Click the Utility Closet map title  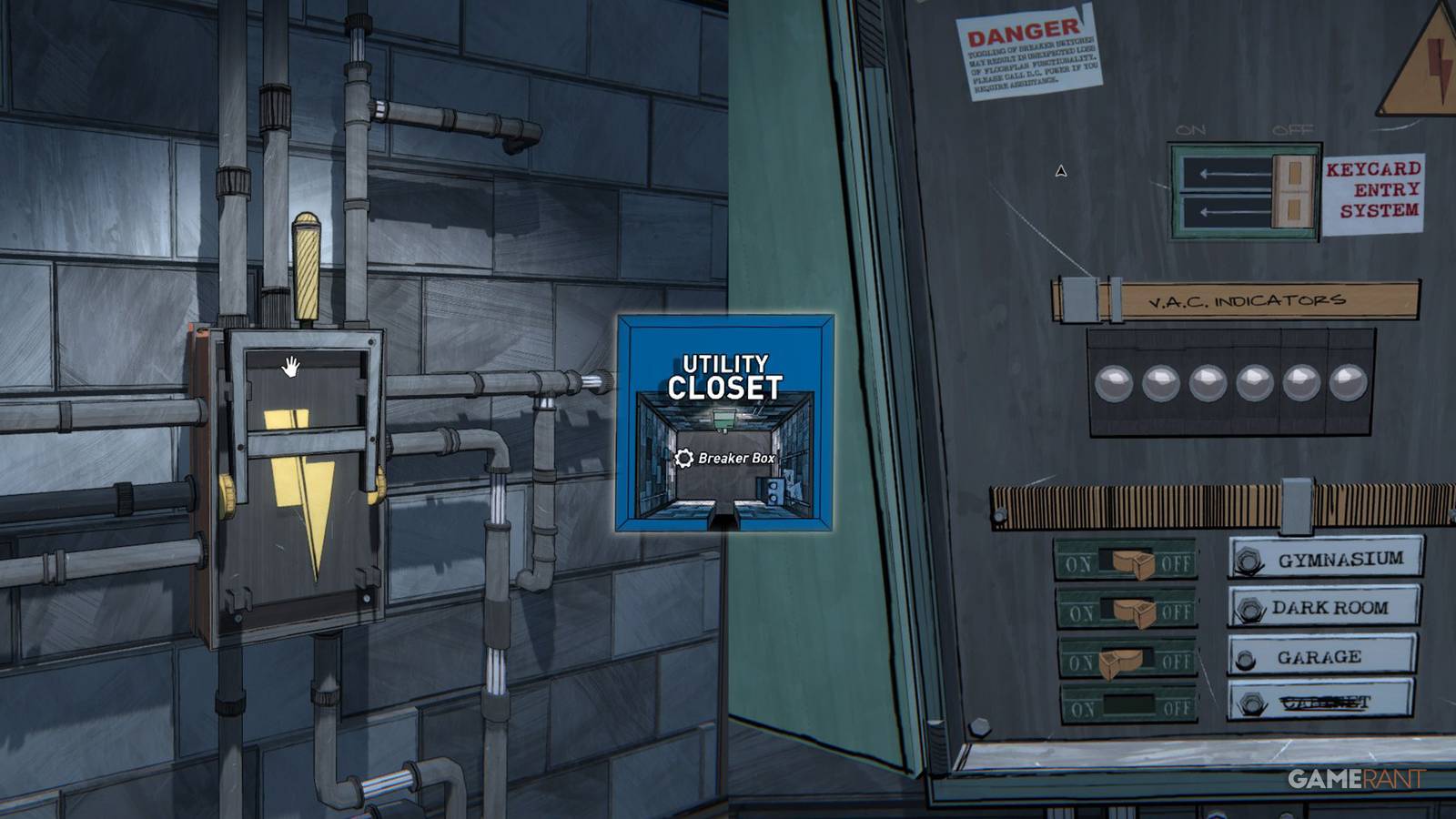click(x=725, y=375)
